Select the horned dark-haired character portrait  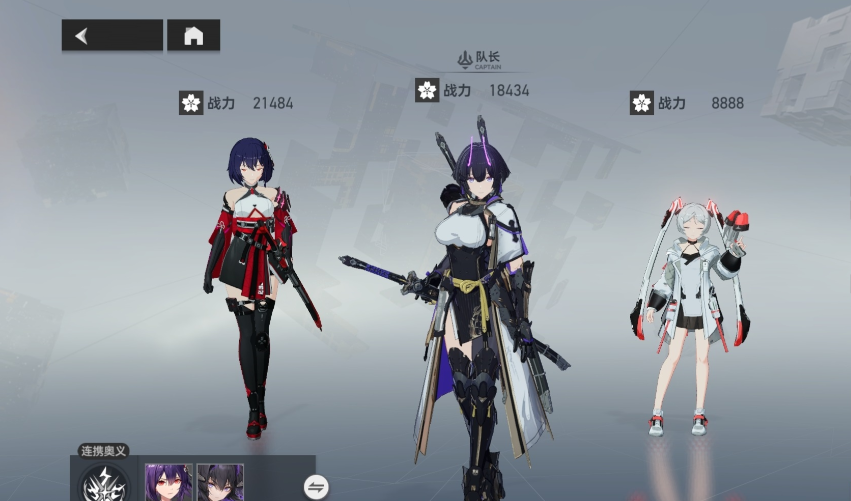[x=220, y=482]
